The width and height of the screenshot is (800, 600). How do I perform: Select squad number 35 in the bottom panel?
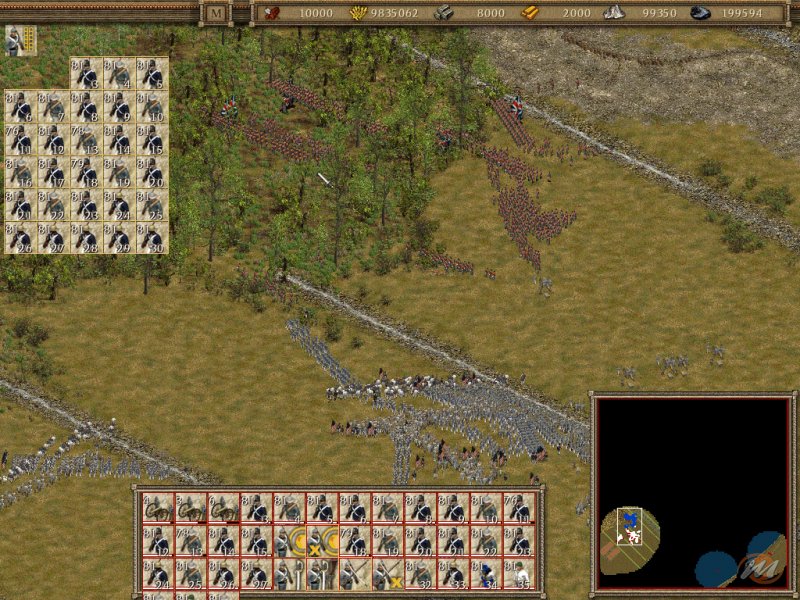(520, 573)
